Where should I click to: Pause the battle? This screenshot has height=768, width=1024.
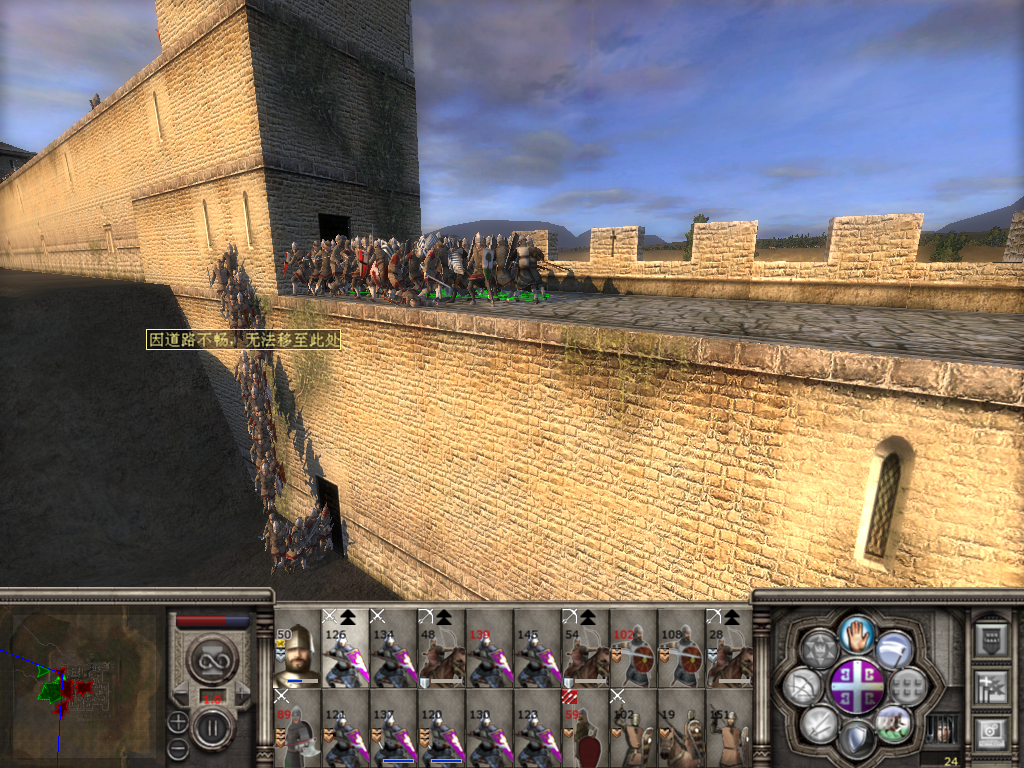tap(212, 728)
